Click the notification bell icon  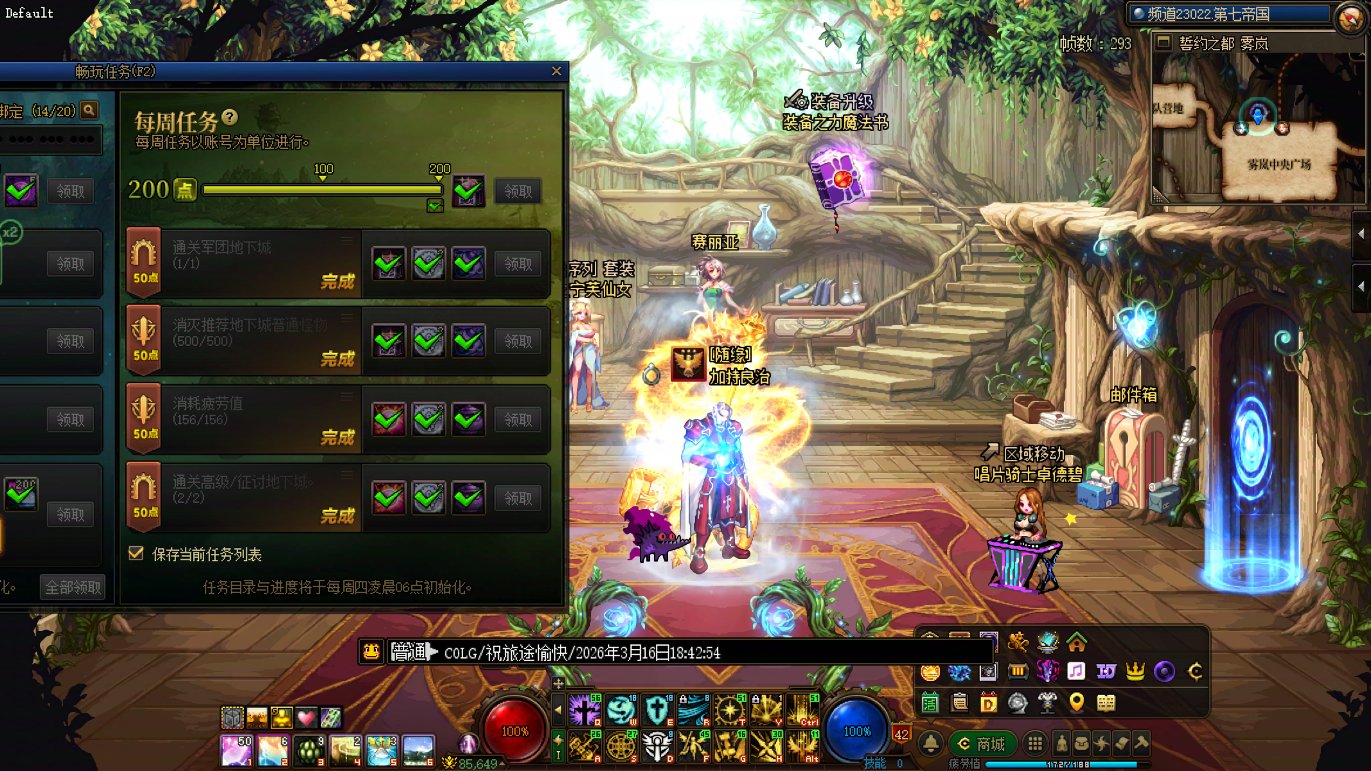[930, 743]
